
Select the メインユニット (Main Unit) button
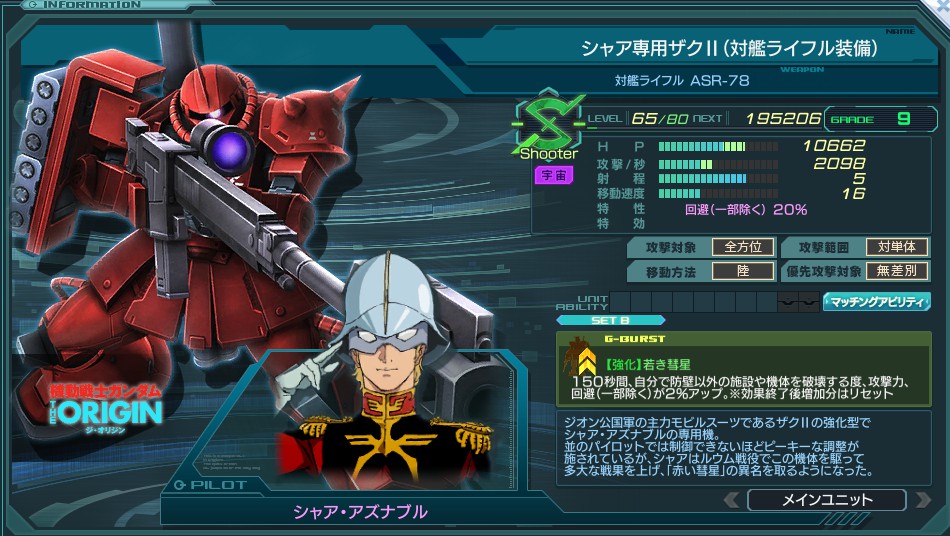point(826,500)
